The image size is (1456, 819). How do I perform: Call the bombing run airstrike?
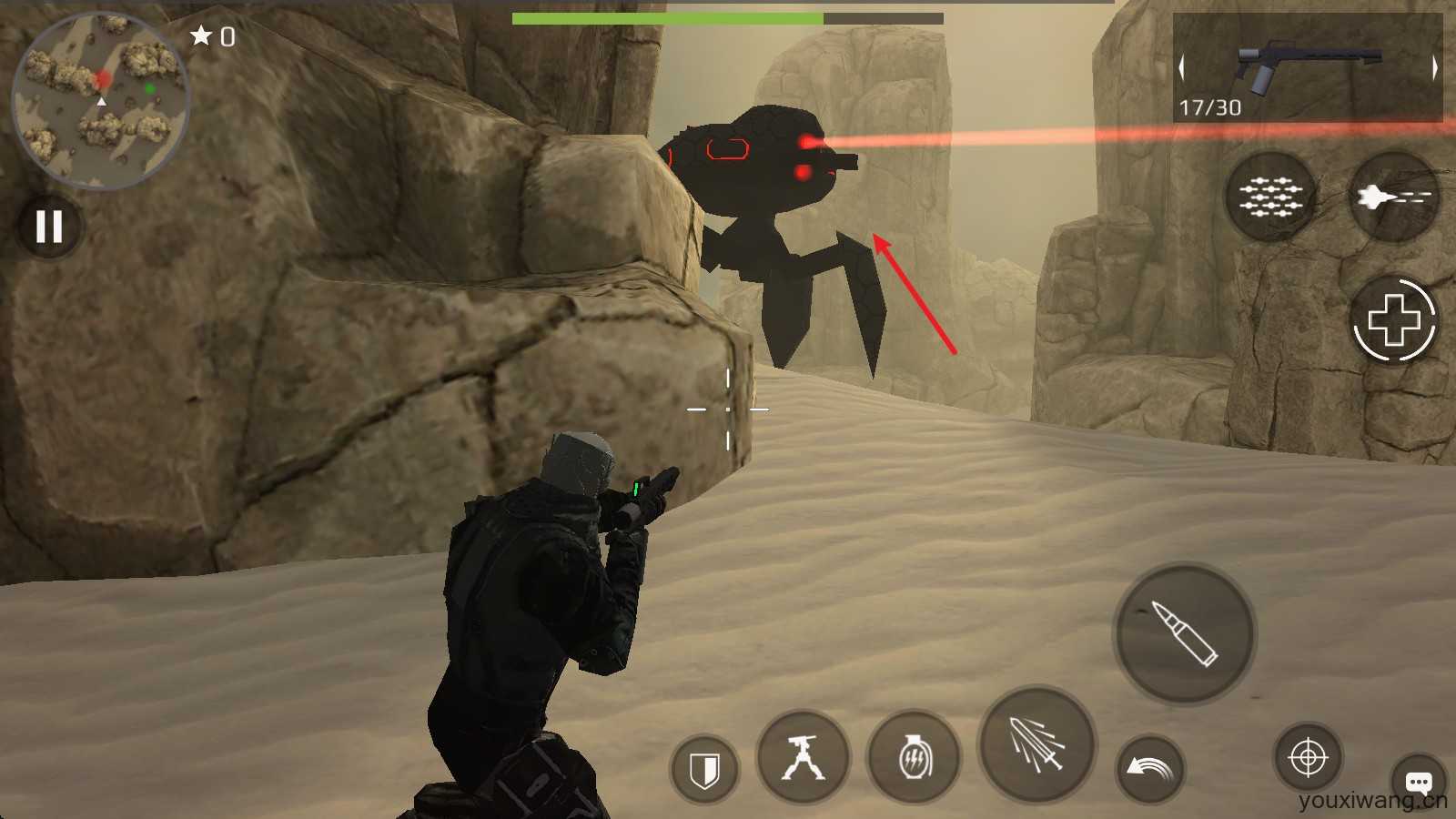[x=1270, y=197]
